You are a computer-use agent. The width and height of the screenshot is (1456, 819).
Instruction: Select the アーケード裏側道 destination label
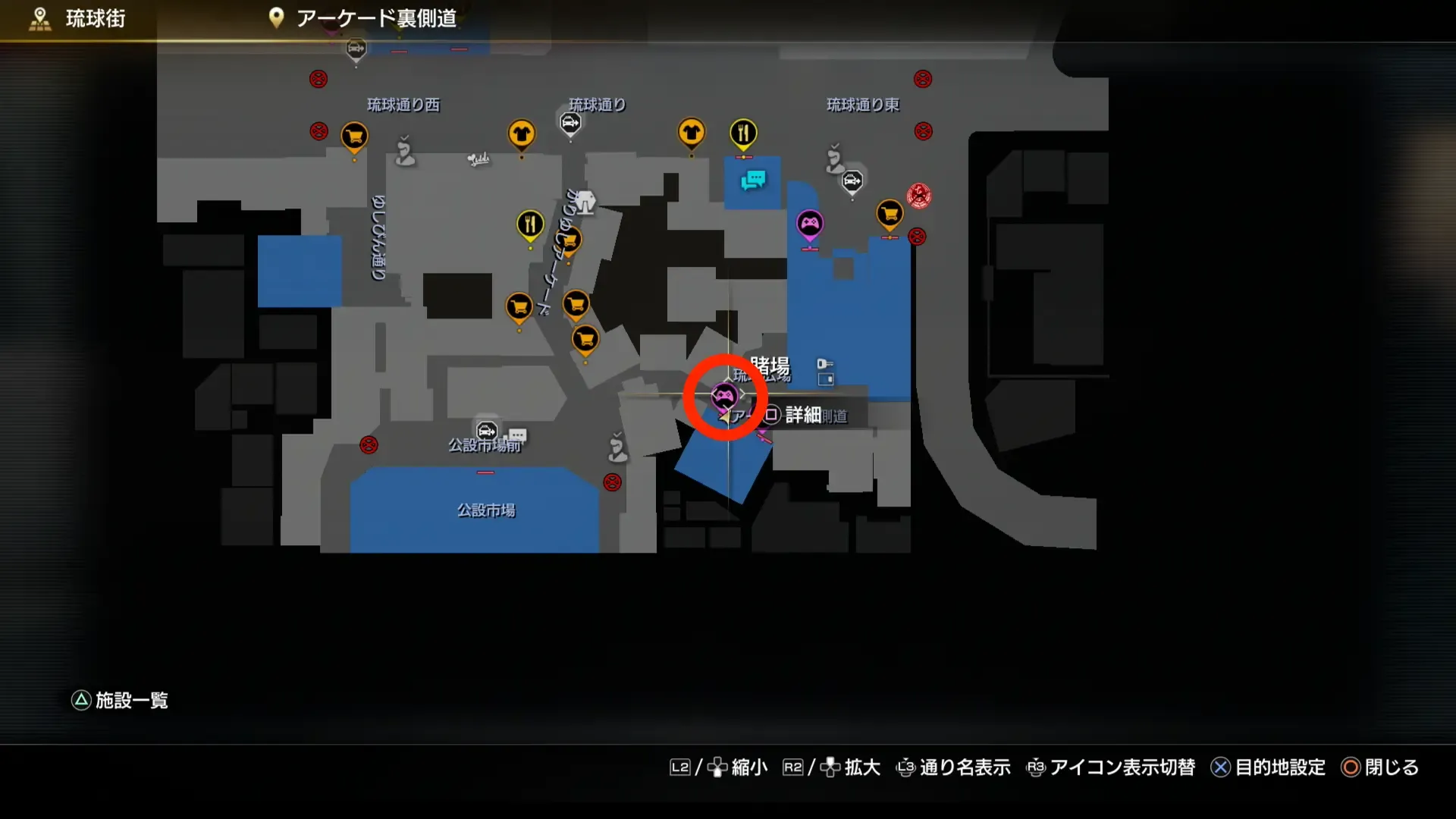377,18
